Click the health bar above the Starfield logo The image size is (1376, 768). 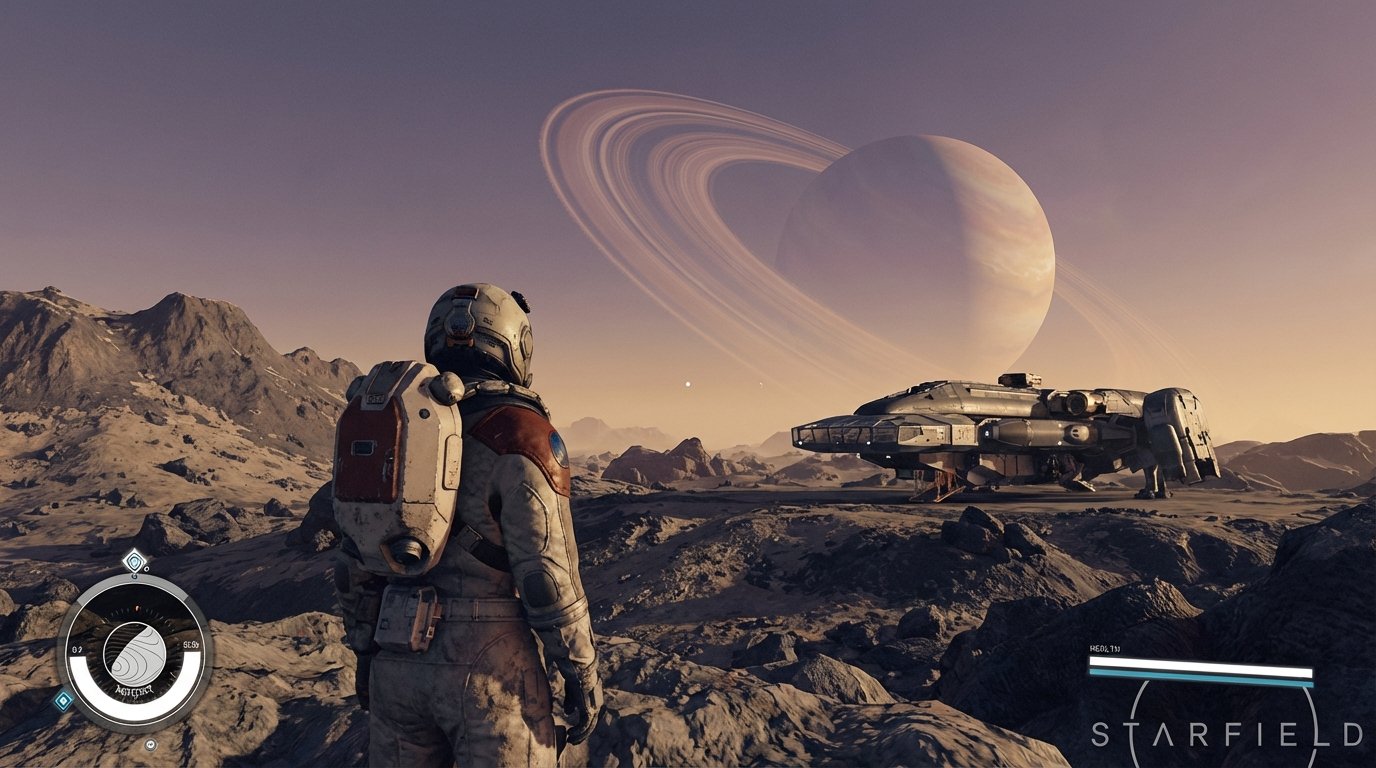[x=1201, y=667]
